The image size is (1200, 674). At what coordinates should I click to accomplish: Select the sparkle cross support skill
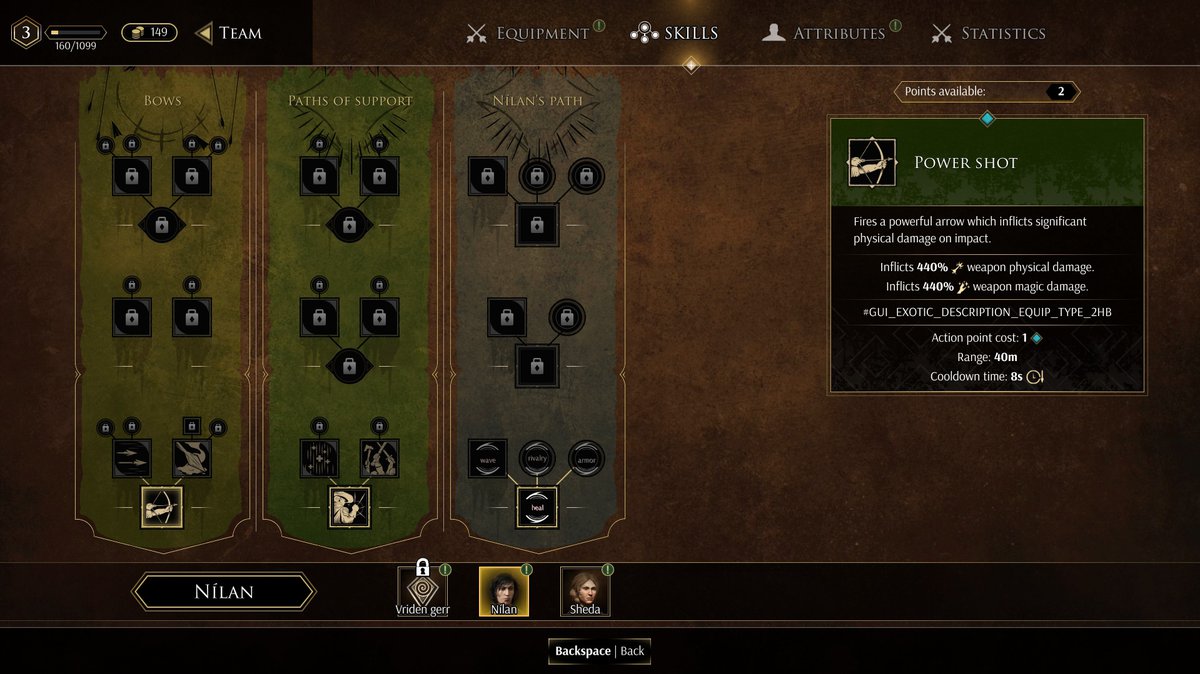(x=319, y=458)
